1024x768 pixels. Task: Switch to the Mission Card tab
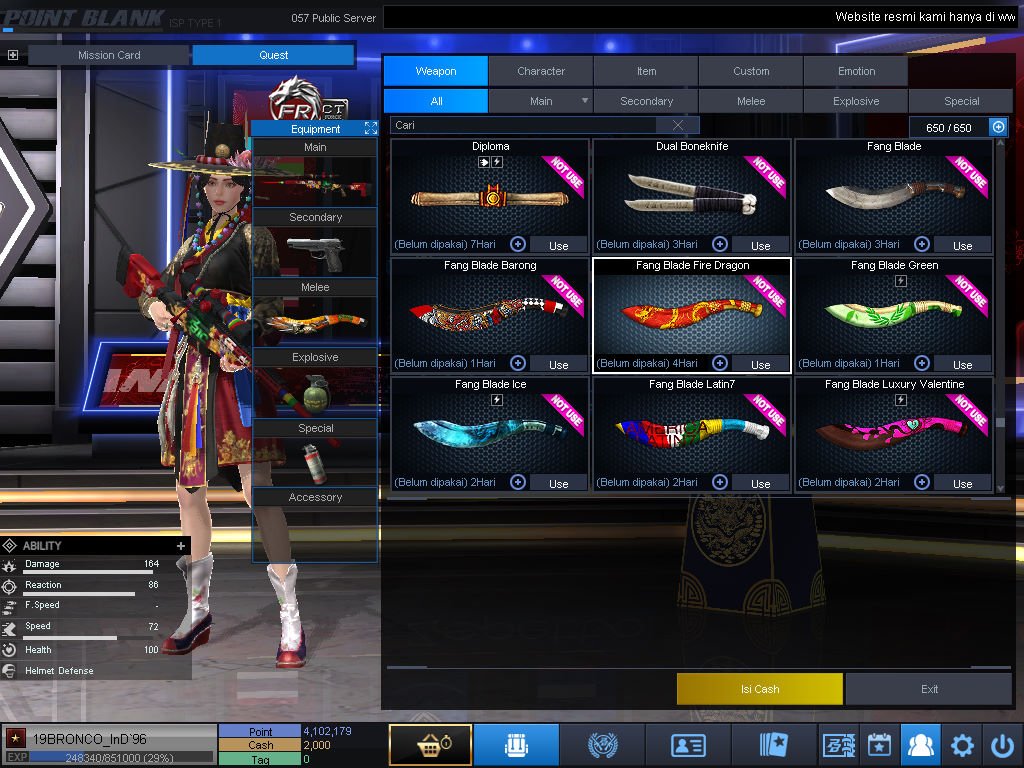pos(109,55)
